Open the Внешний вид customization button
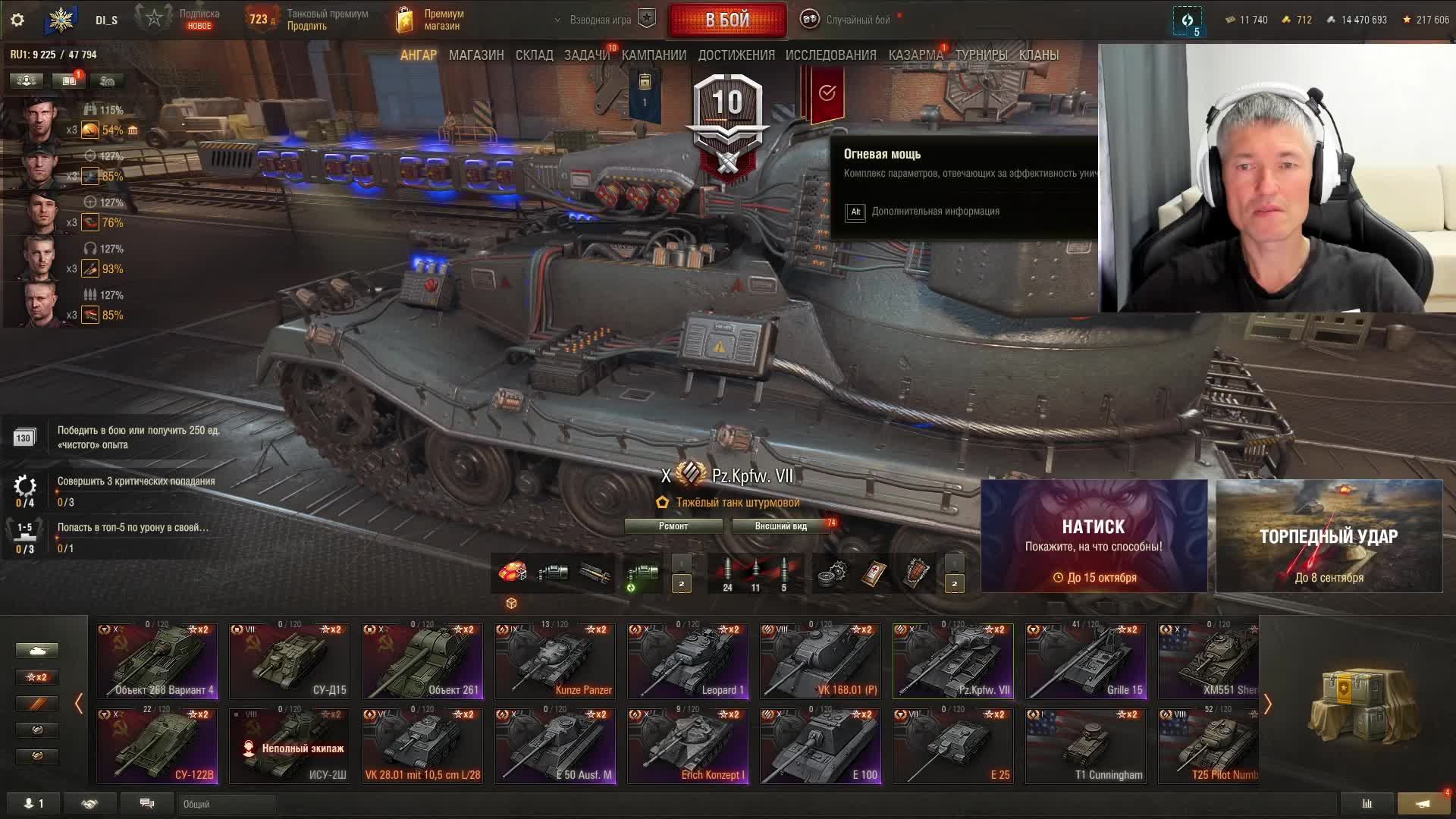This screenshot has width=1456, height=819. [780, 526]
